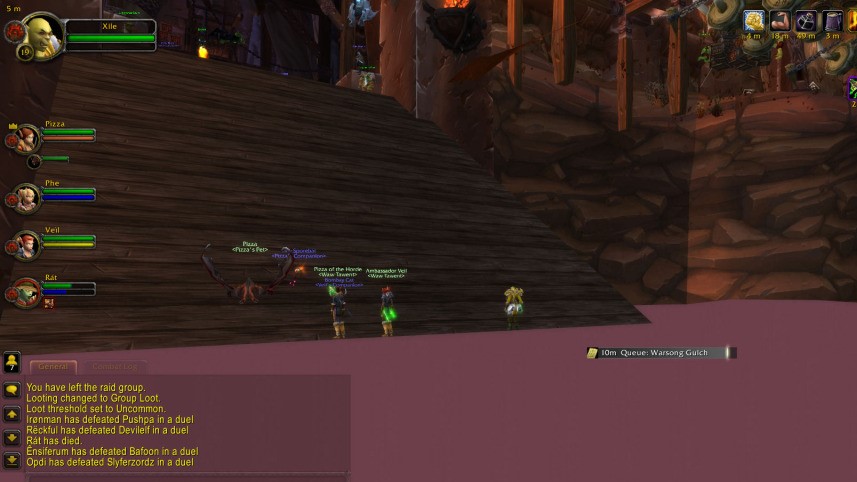857x482 pixels.
Task: Click the purple beer mug buff
Action: click(x=832, y=21)
